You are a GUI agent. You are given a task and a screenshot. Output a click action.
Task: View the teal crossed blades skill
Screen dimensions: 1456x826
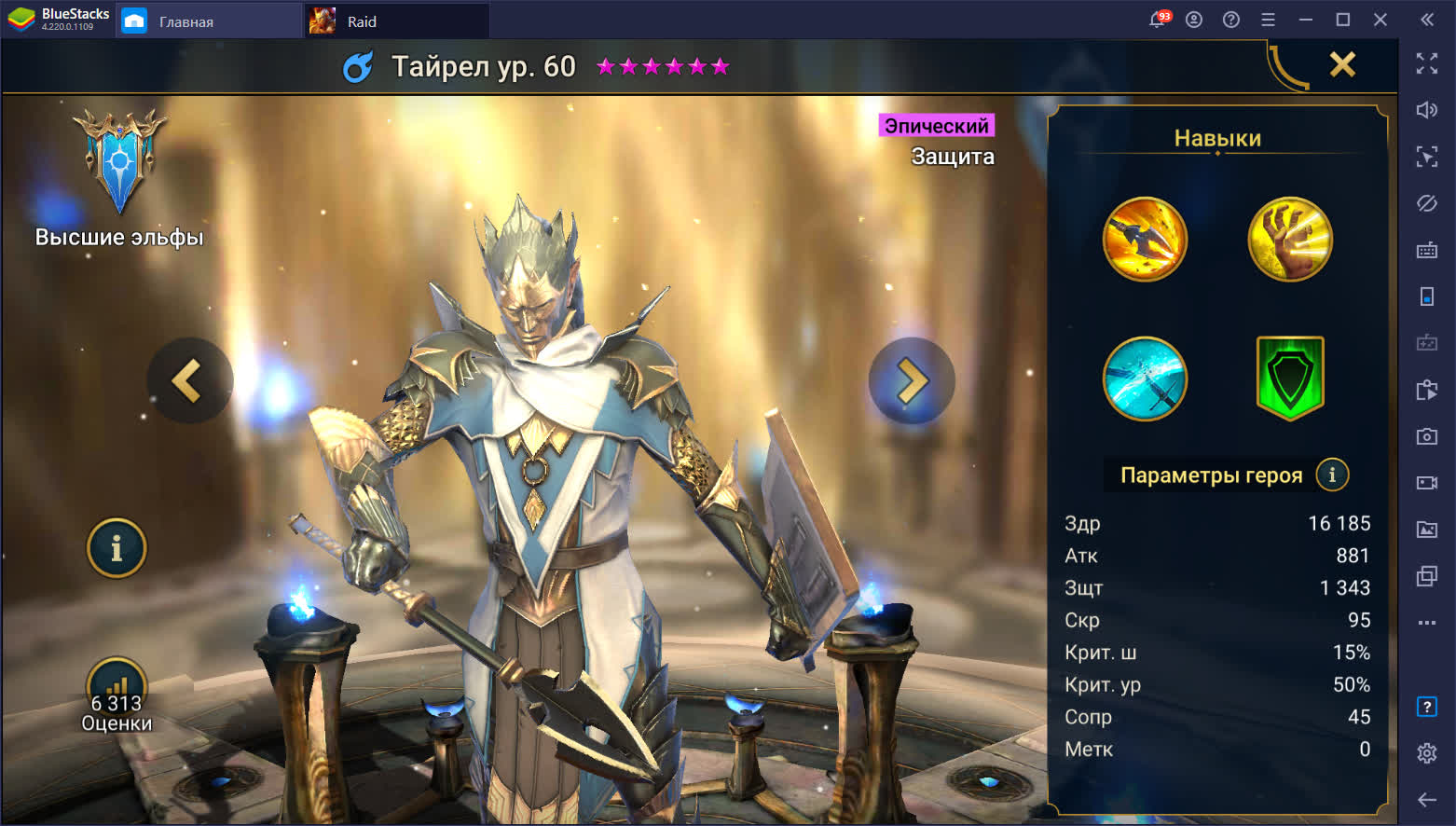click(1145, 379)
